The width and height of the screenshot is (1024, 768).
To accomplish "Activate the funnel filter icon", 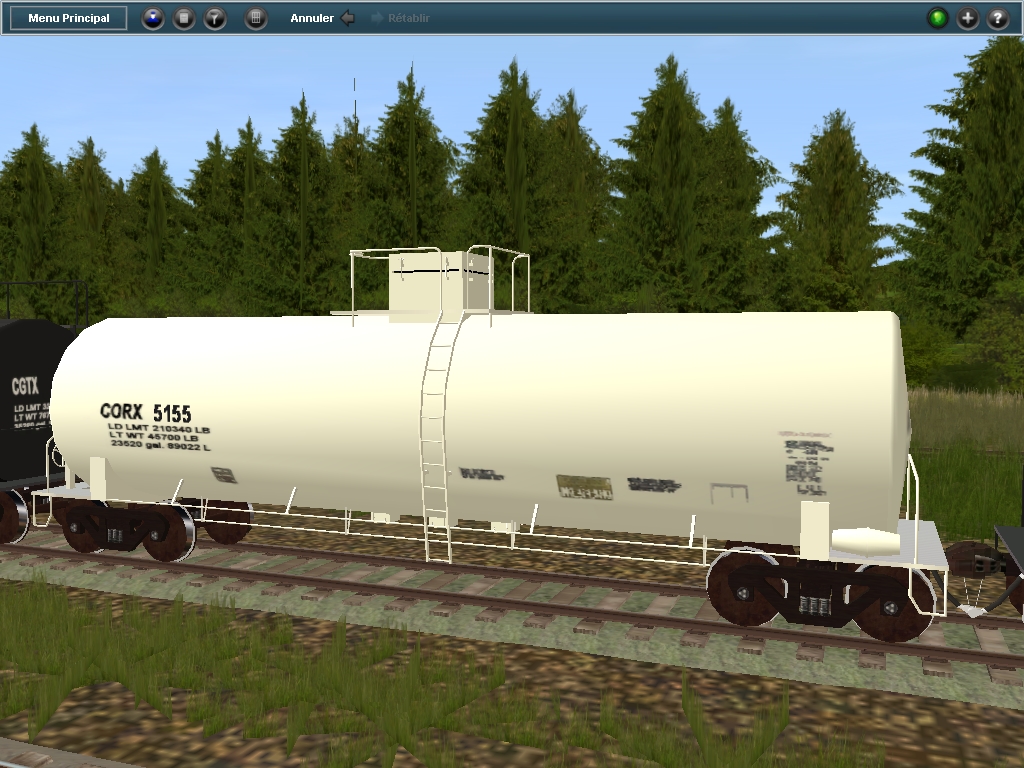I will pyautogui.click(x=215, y=18).
